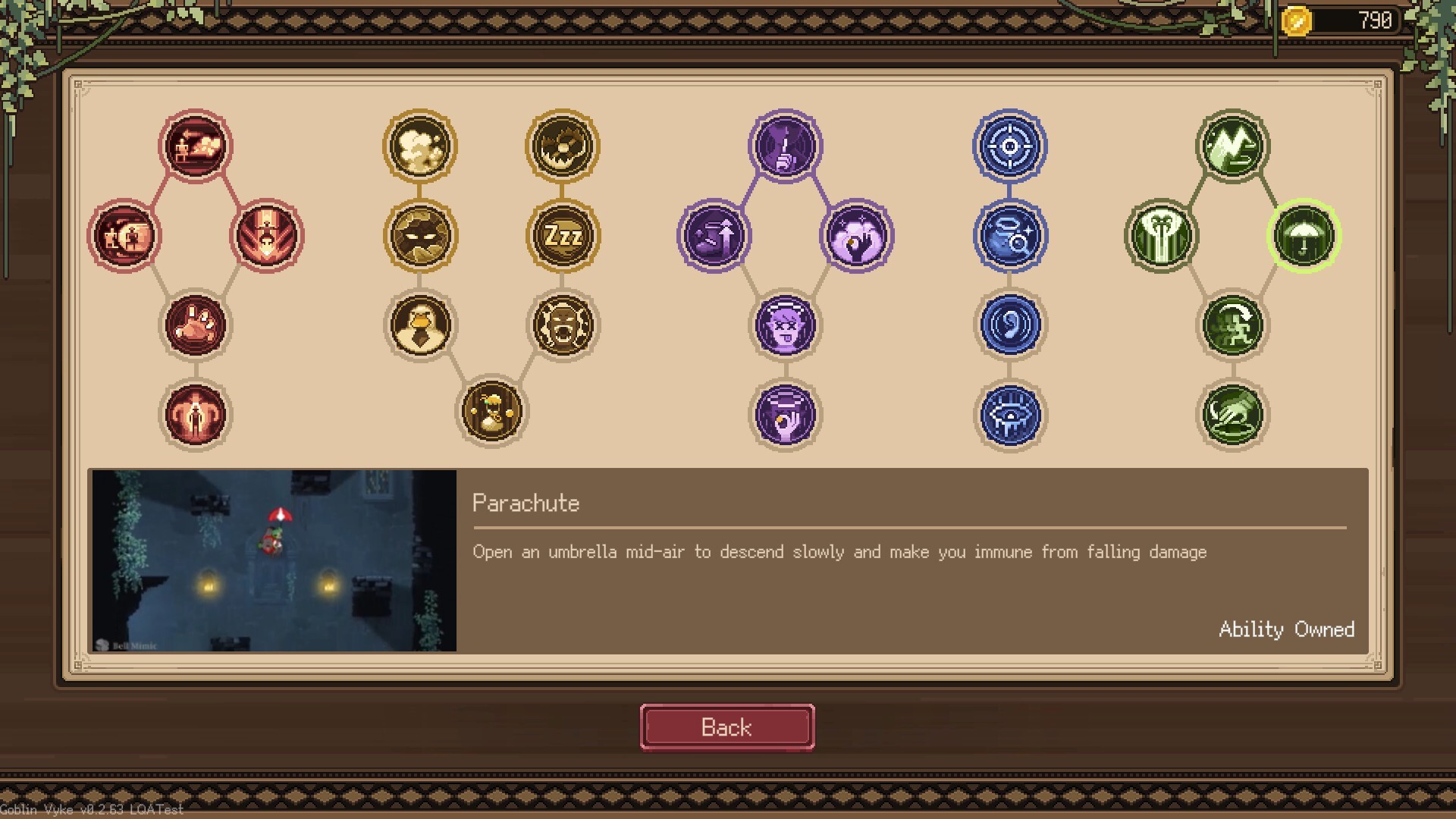This screenshot has height=819, width=1456.
Task: Select the dizzy face skill in purple tree
Action: (x=786, y=325)
